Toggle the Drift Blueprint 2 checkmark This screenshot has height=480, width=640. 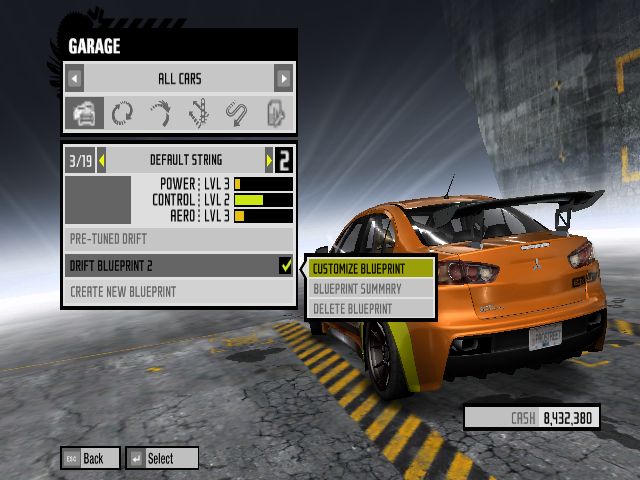[x=286, y=266]
